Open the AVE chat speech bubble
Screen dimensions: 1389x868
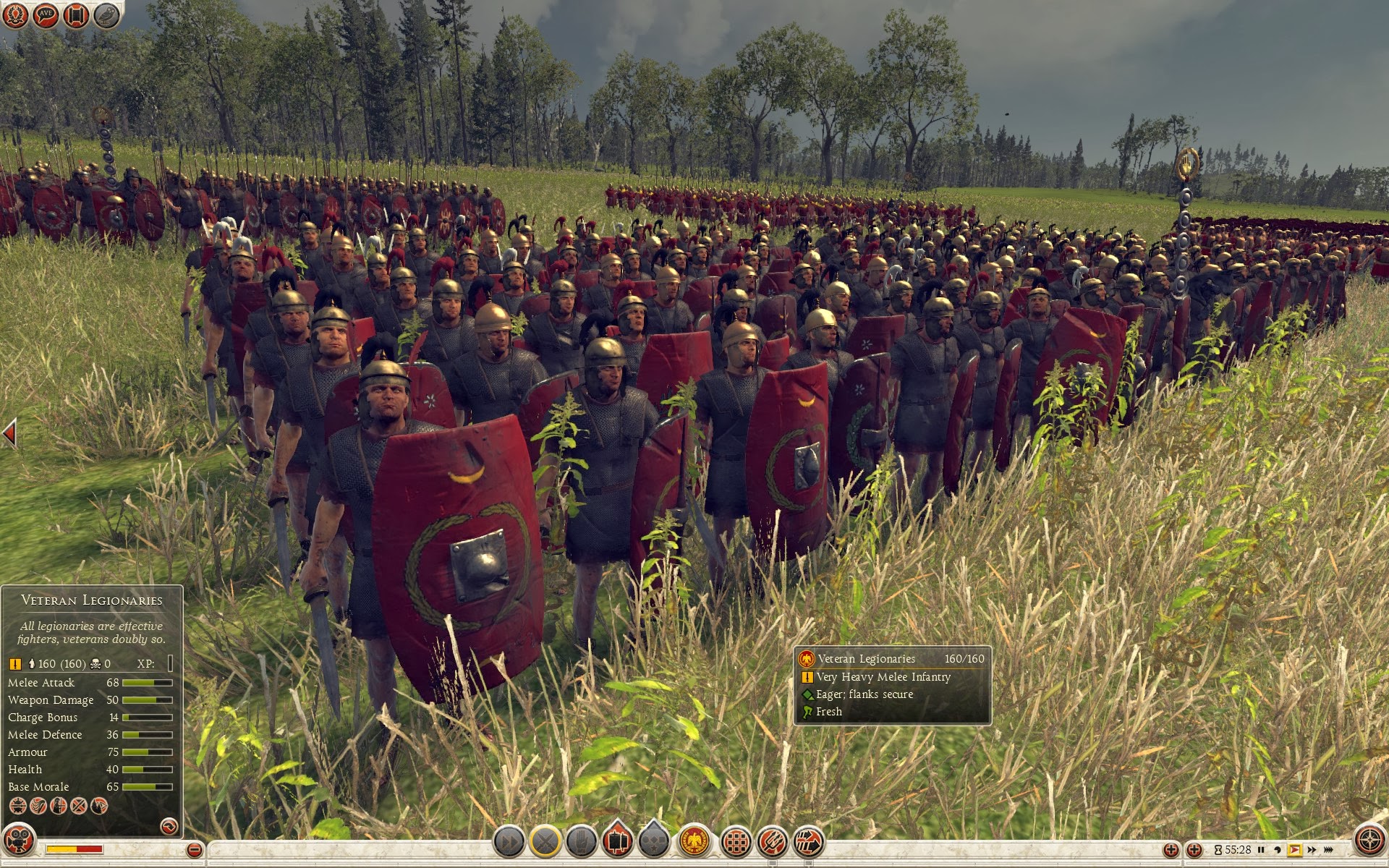(46, 14)
